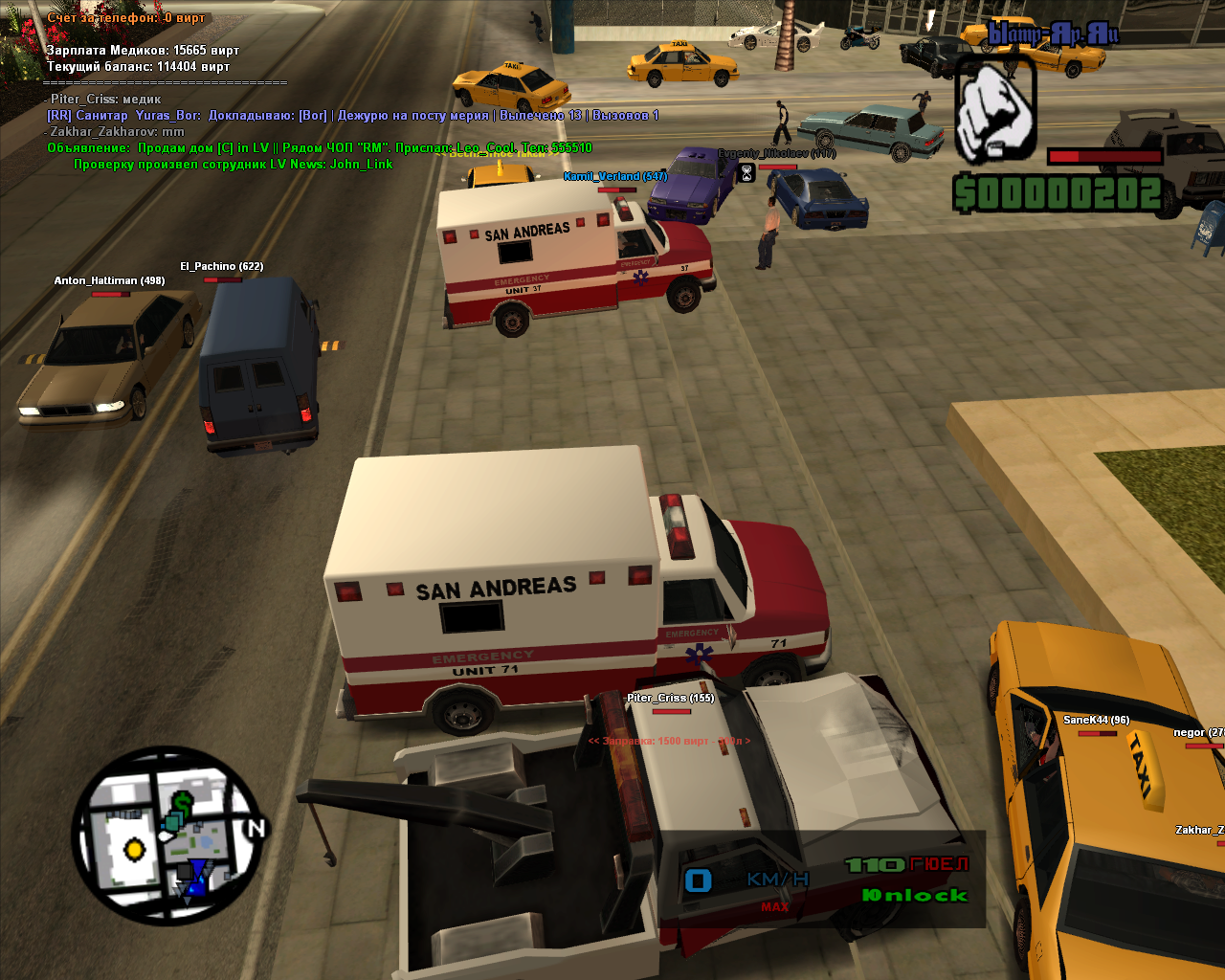Select the Kamil_Verland player name tag
1225x980 pixels.
point(614,176)
